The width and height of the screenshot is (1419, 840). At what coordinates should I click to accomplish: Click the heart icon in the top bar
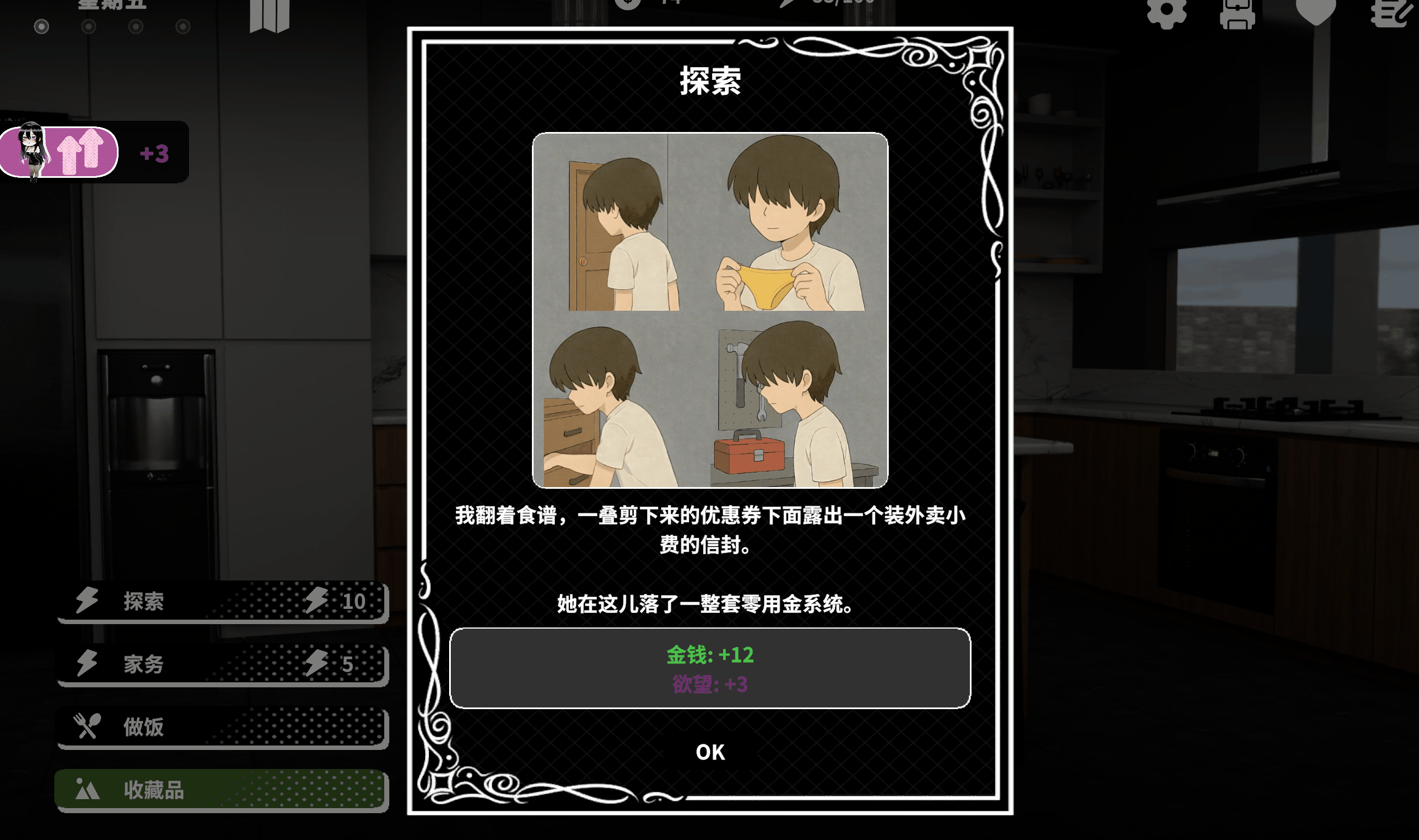(x=1316, y=11)
